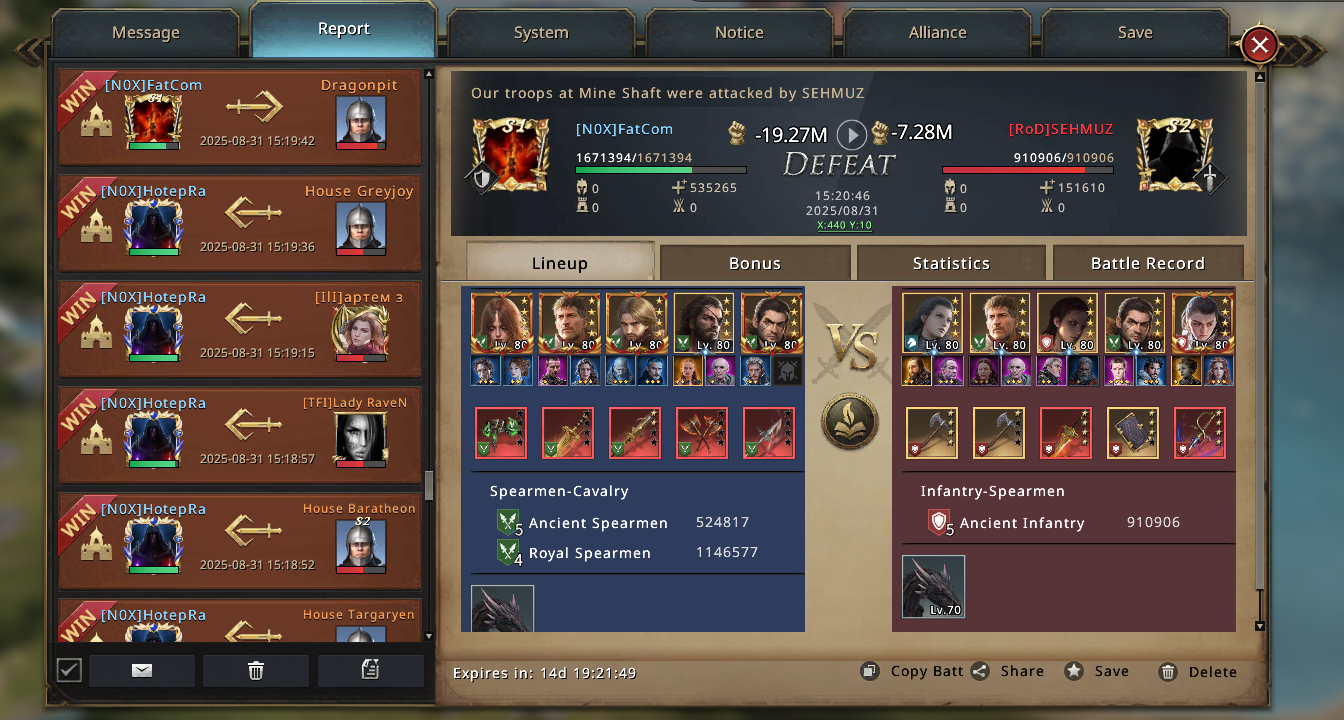Select the House Baratheon report row
The image size is (1344, 720).
tap(240, 541)
